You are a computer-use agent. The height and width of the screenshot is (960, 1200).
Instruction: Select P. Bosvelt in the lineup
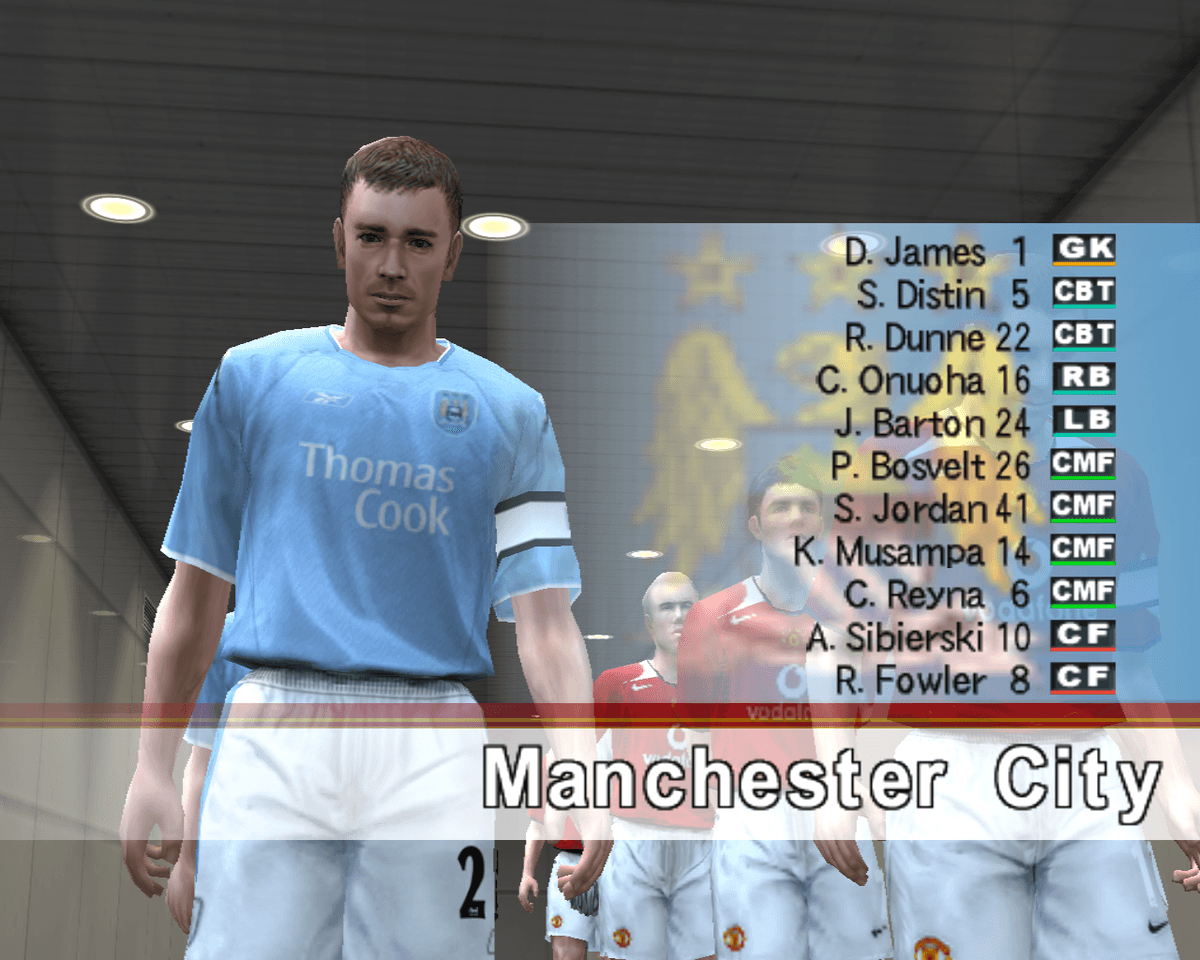(x=928, y=467)
